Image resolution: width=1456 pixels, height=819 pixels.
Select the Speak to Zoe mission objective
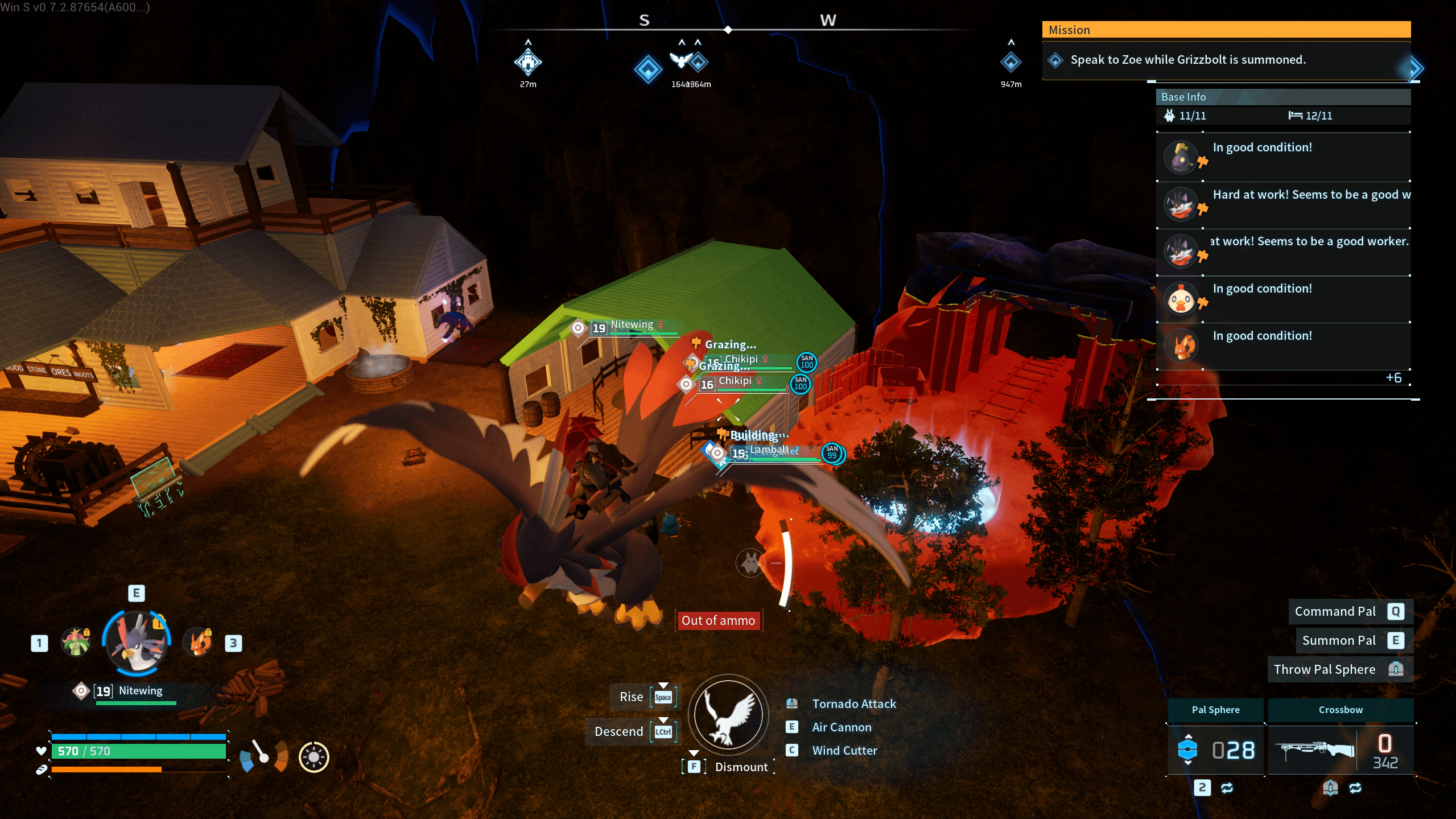coord(1187,60)
